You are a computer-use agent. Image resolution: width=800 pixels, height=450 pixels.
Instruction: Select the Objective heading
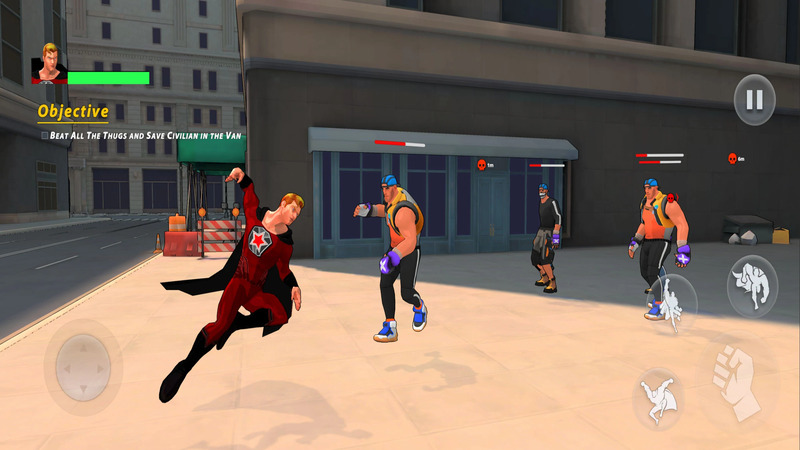(x=73, y=112)
